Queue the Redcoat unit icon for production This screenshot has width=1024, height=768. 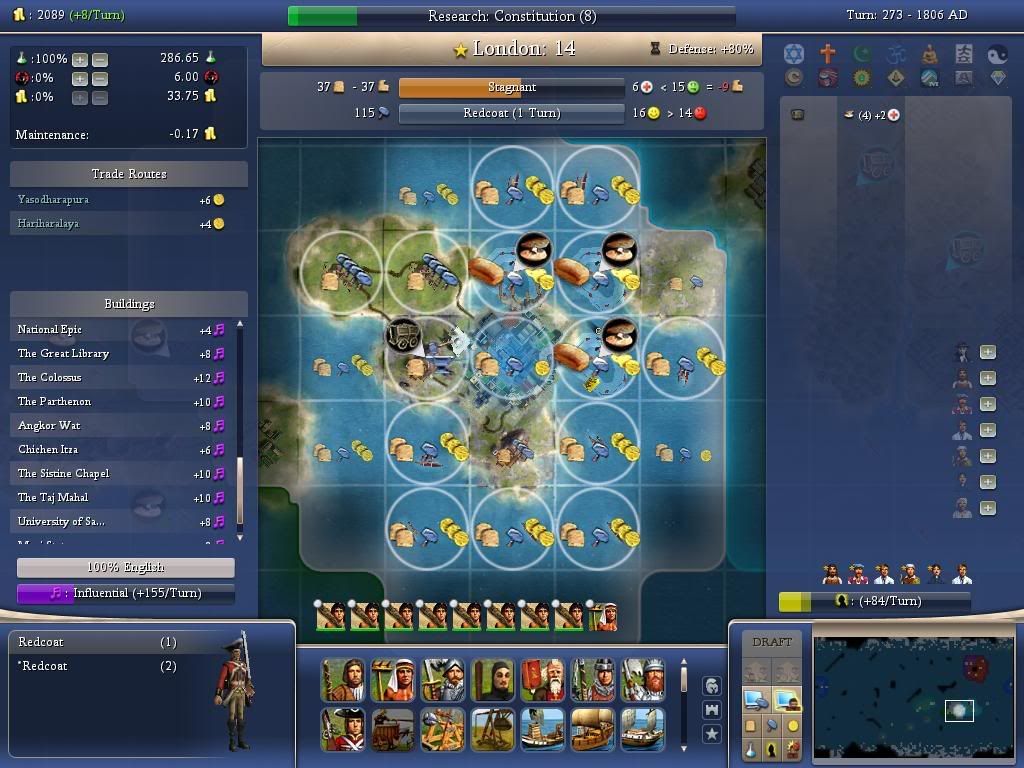tap(343, 729)
